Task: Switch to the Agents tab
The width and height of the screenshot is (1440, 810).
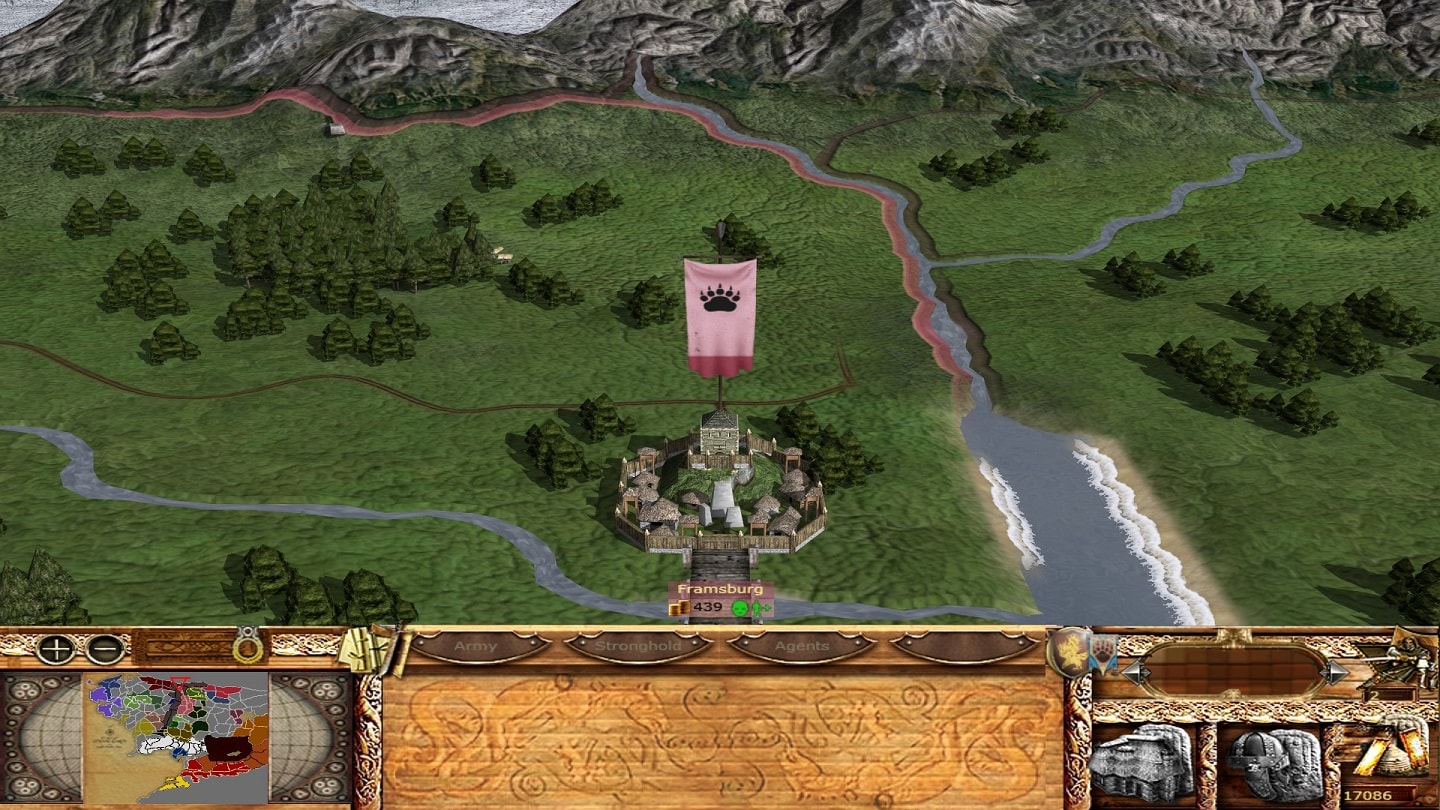Action: (x=802, y=646)
